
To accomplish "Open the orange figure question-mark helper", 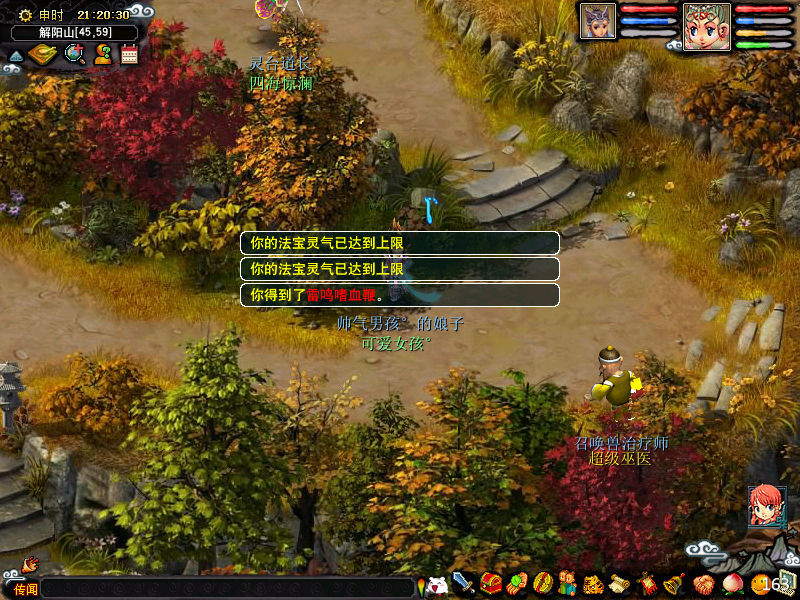I will 102,54.
